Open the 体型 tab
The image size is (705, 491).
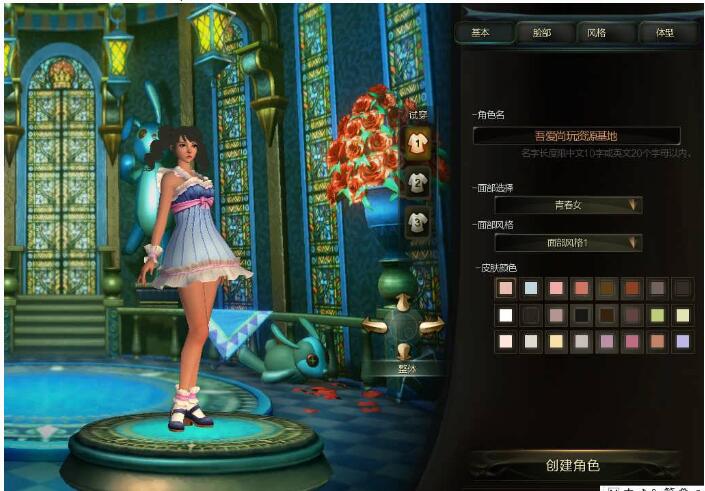pos(663,32)
